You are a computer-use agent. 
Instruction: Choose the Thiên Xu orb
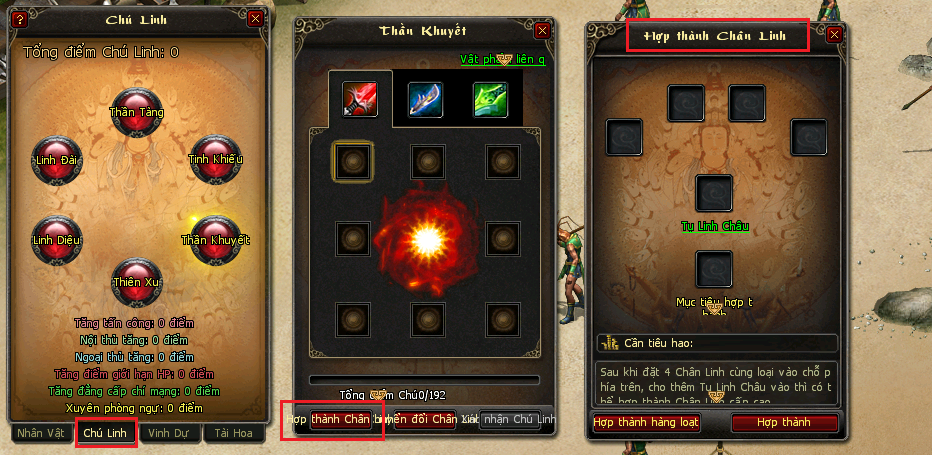(136, 280)
